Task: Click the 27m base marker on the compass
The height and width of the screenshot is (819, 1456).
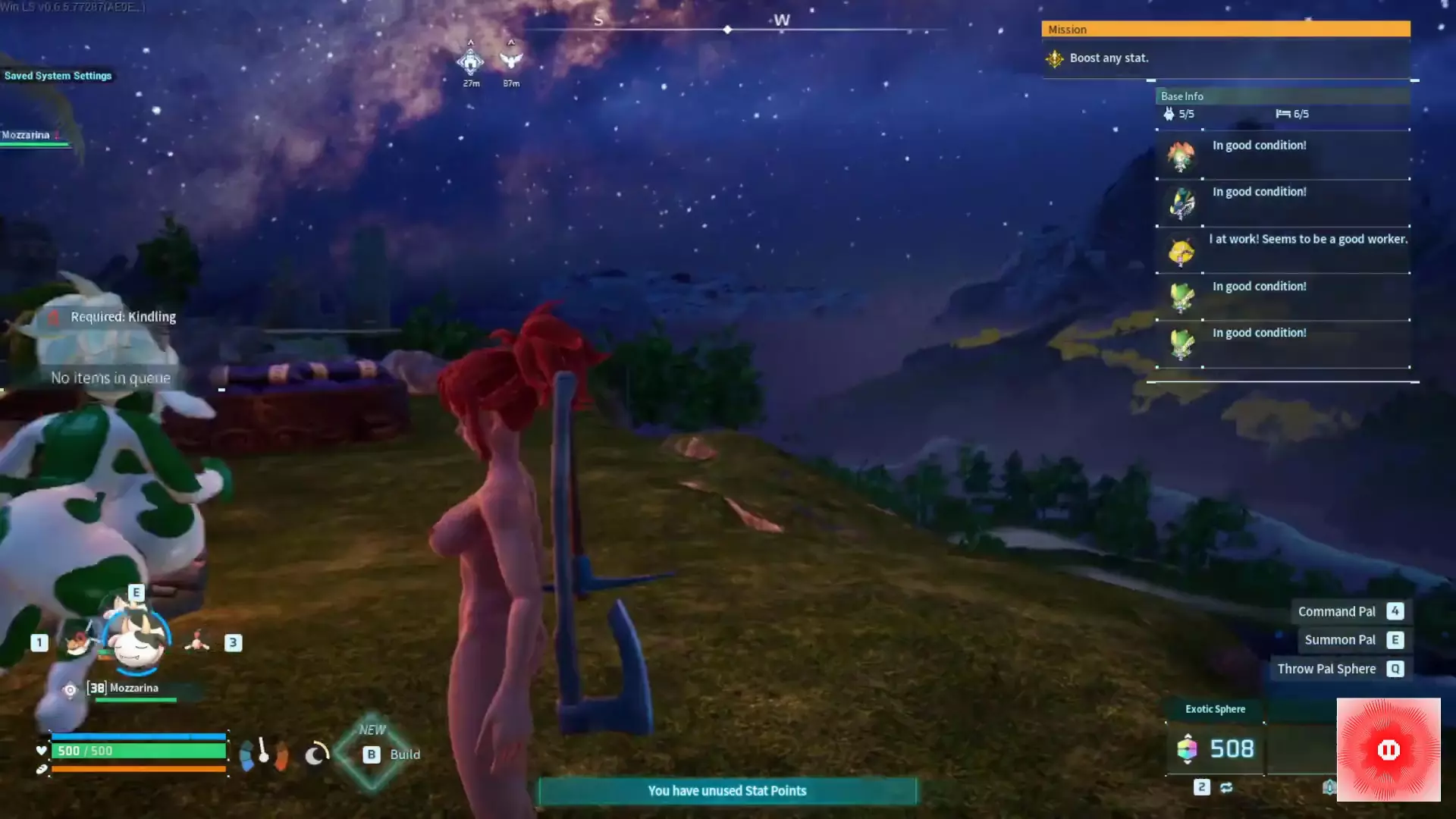Action: (x=470, y=62)
